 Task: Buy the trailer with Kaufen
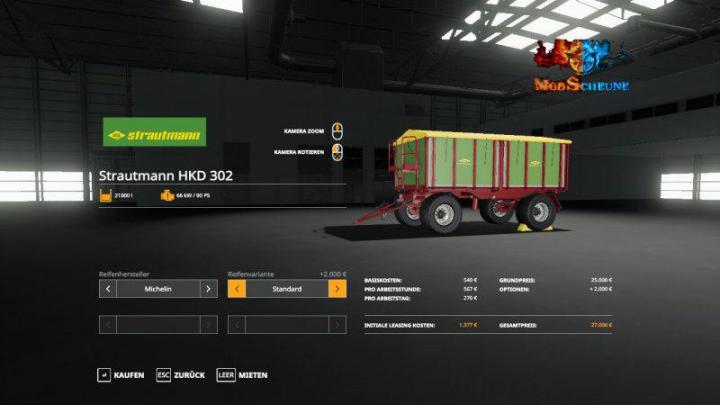point(120,375)
